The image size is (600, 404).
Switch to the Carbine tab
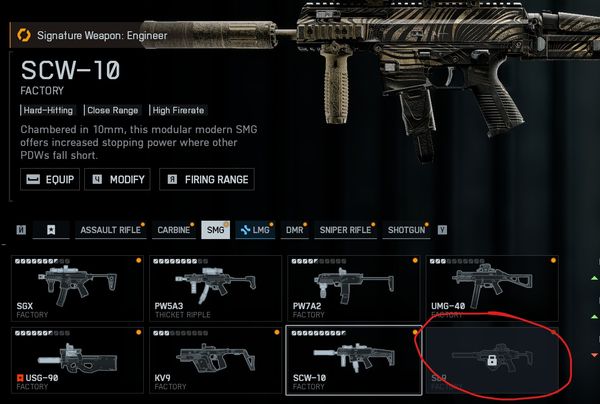coord(173,230)
